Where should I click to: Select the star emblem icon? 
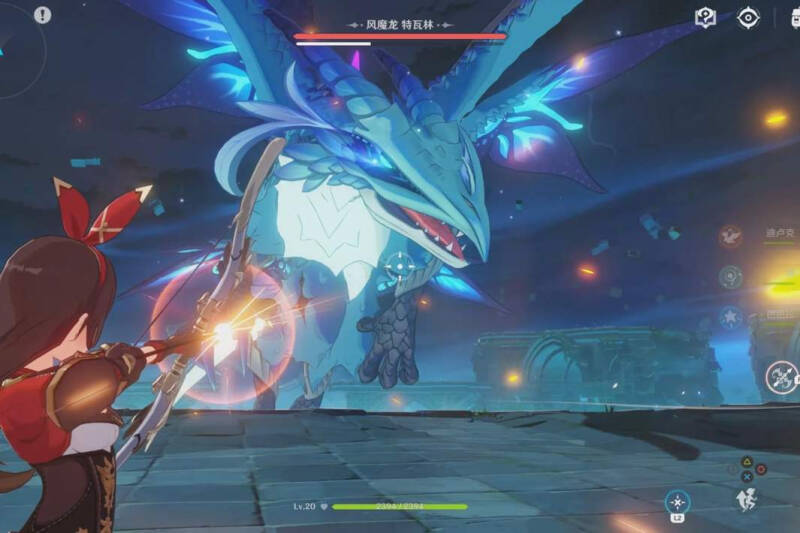(731, 318)
